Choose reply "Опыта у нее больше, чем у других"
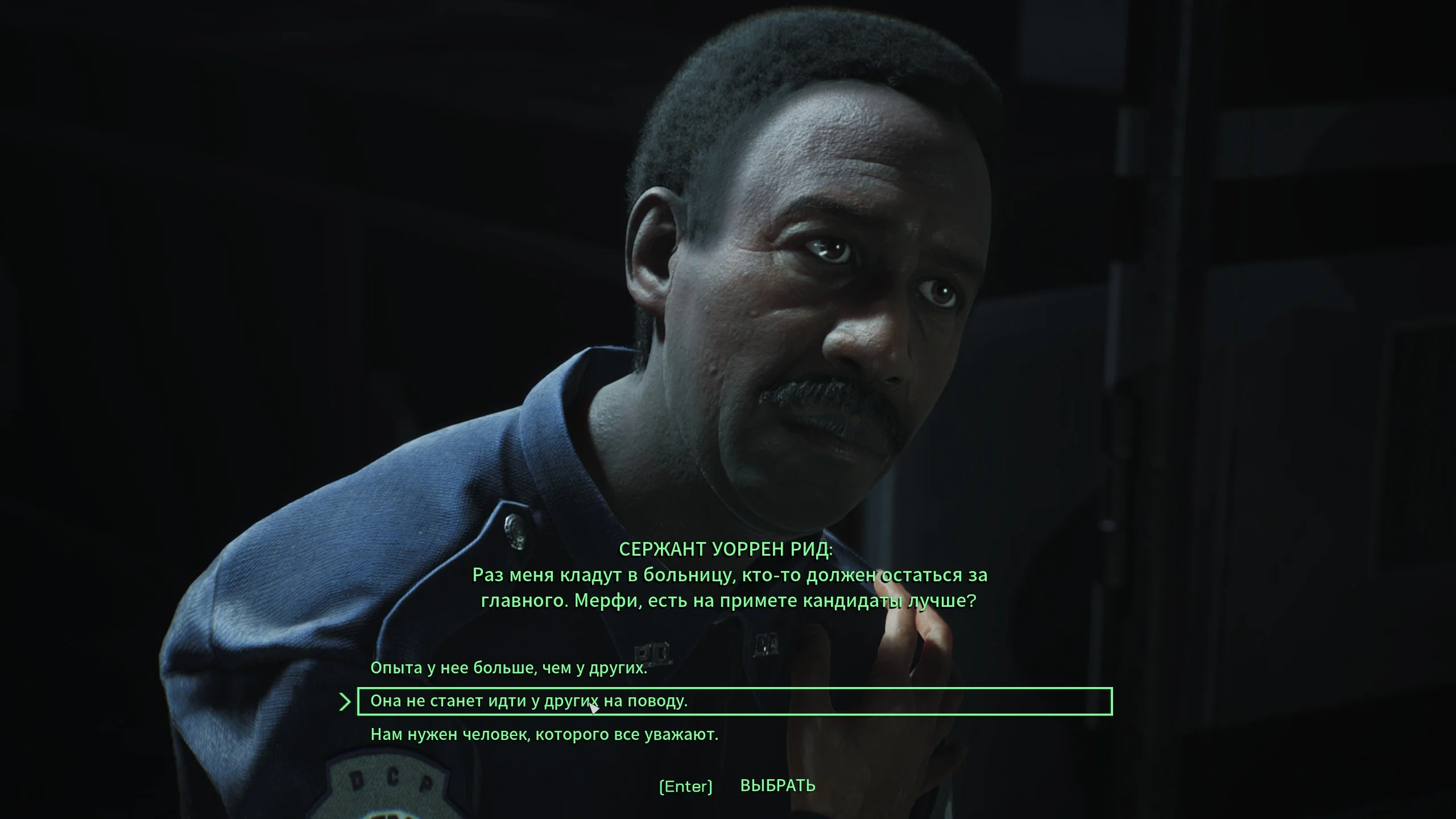The image size is (1456, 819). (x=508, y=668)
